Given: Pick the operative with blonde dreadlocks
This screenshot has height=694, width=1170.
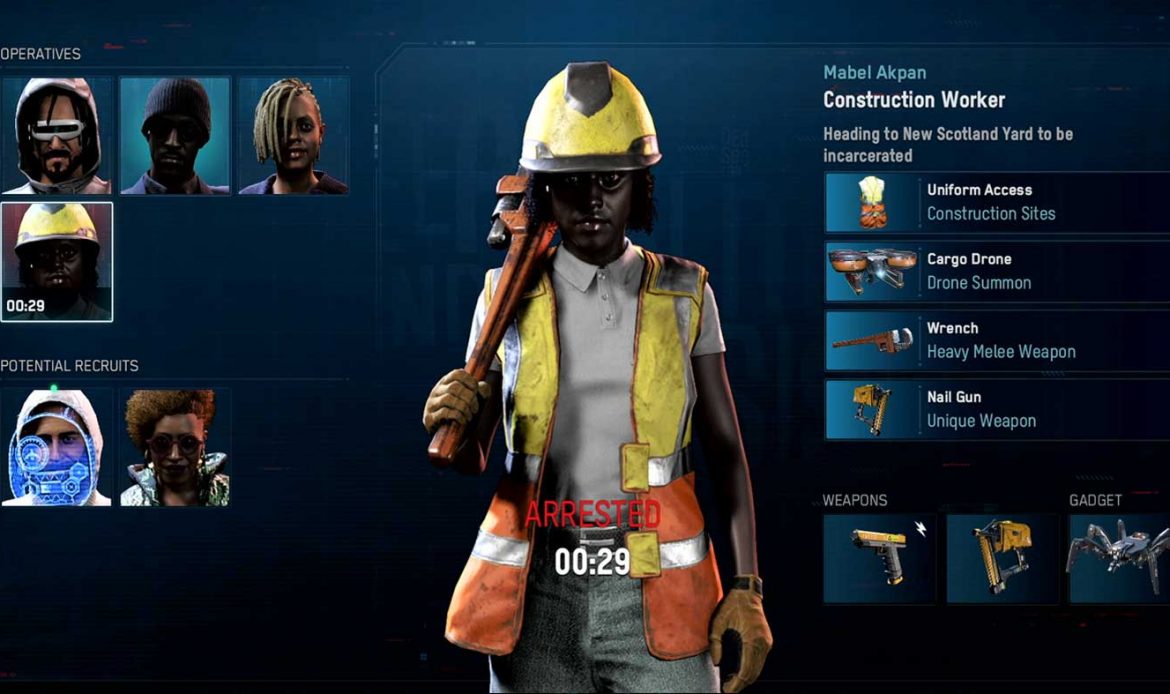Looking at the screenshot, I should [293, 135].
